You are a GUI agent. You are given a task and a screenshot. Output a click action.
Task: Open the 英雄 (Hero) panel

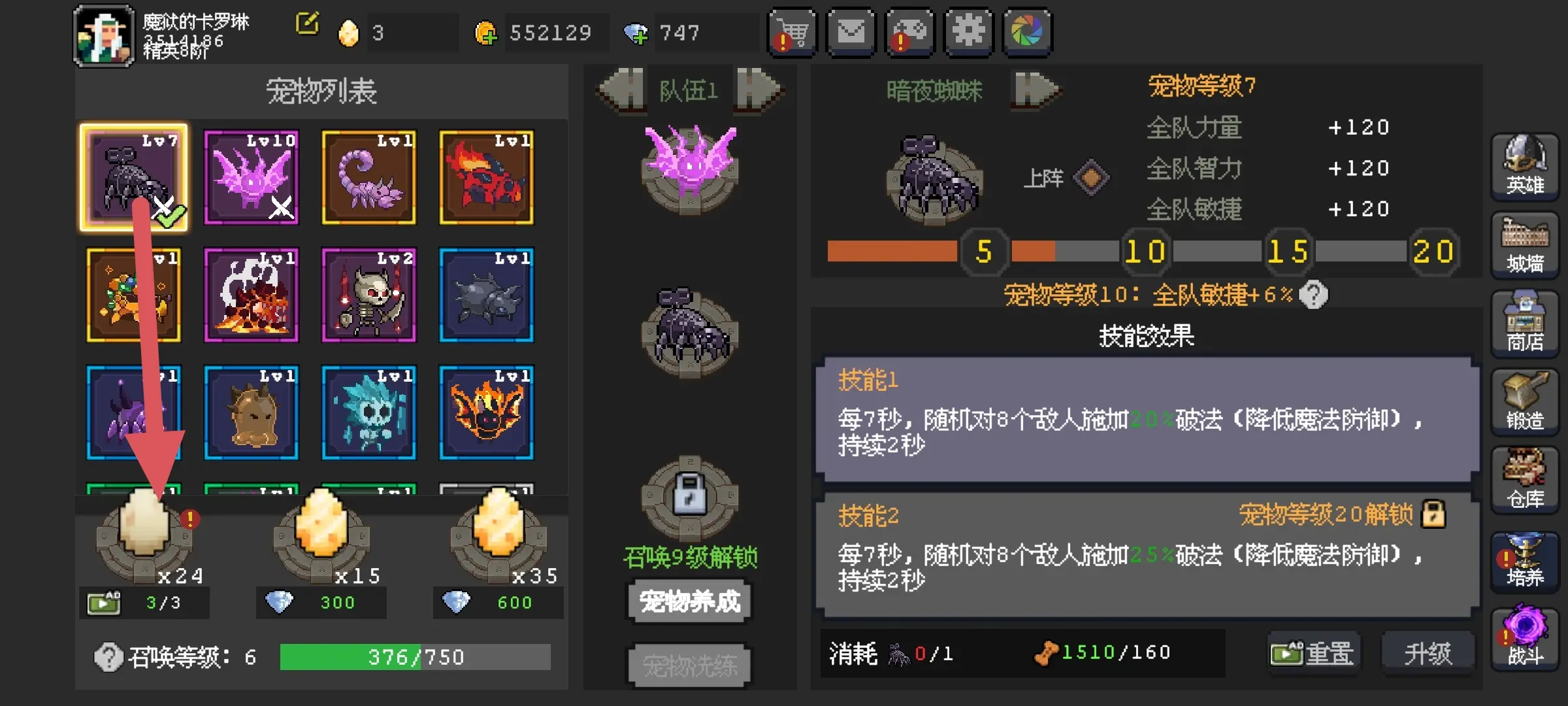[1525, 167]
